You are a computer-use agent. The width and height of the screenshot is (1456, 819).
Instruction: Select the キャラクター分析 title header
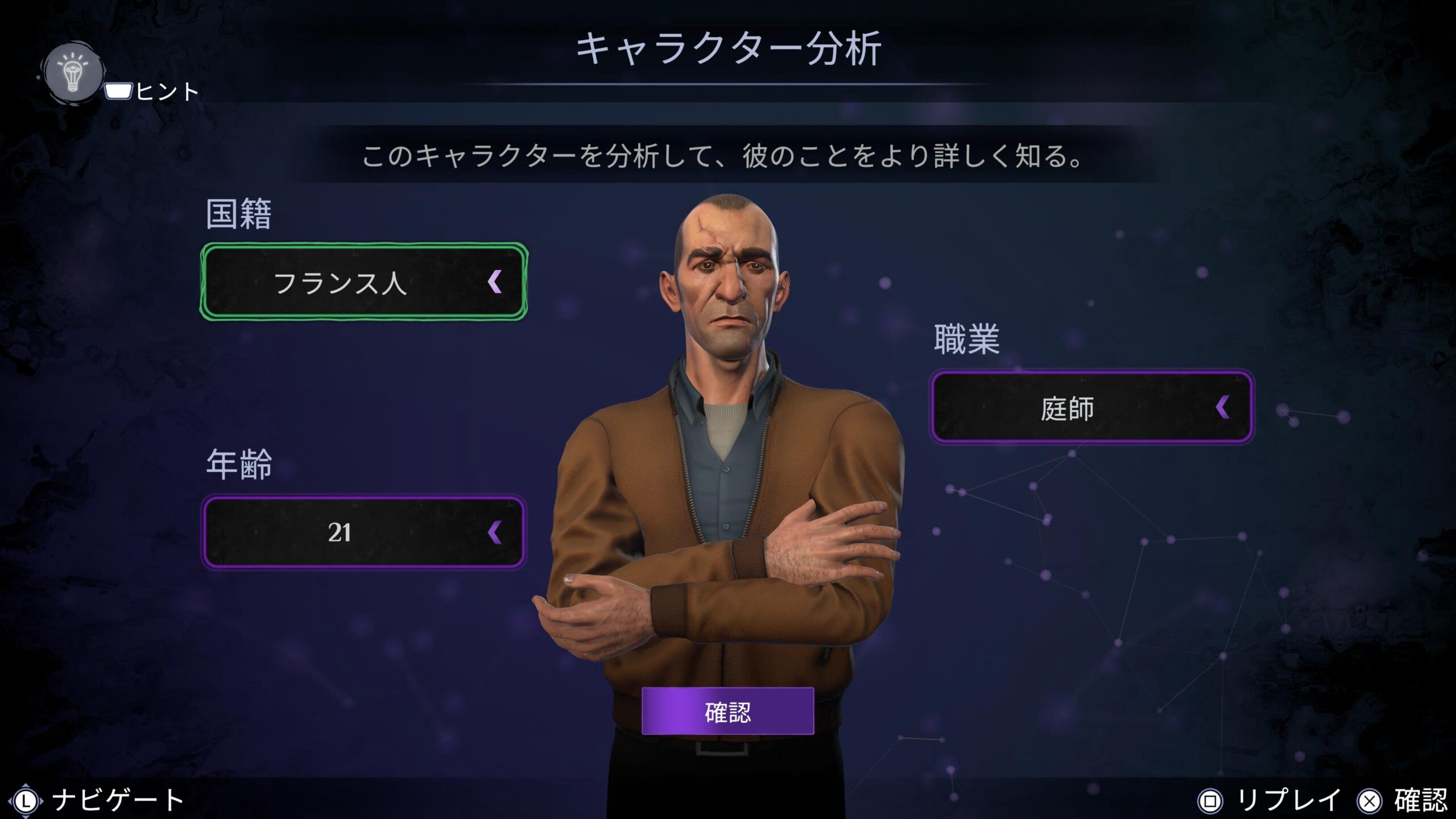(x=728, y=51)
